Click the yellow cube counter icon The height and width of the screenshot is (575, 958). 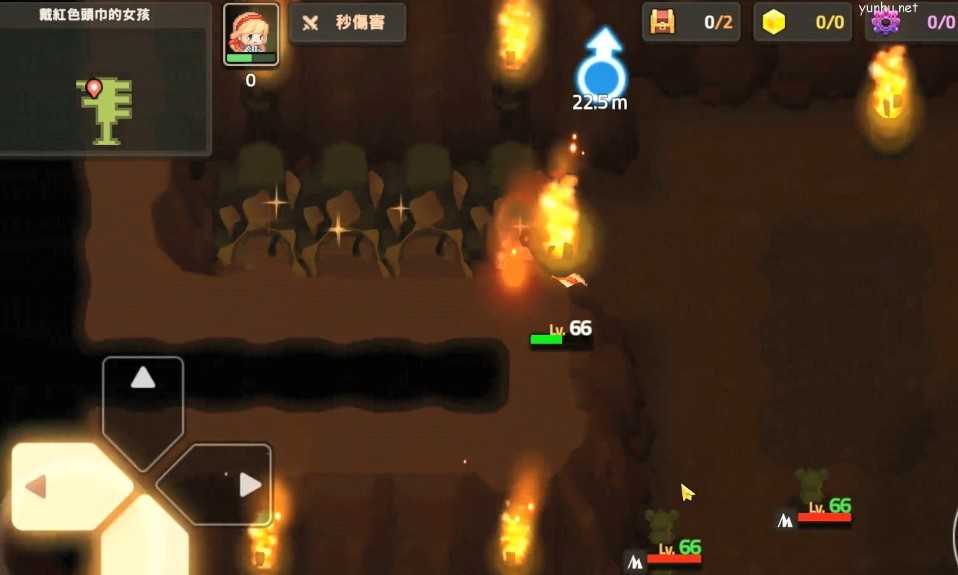click(774, 22)
